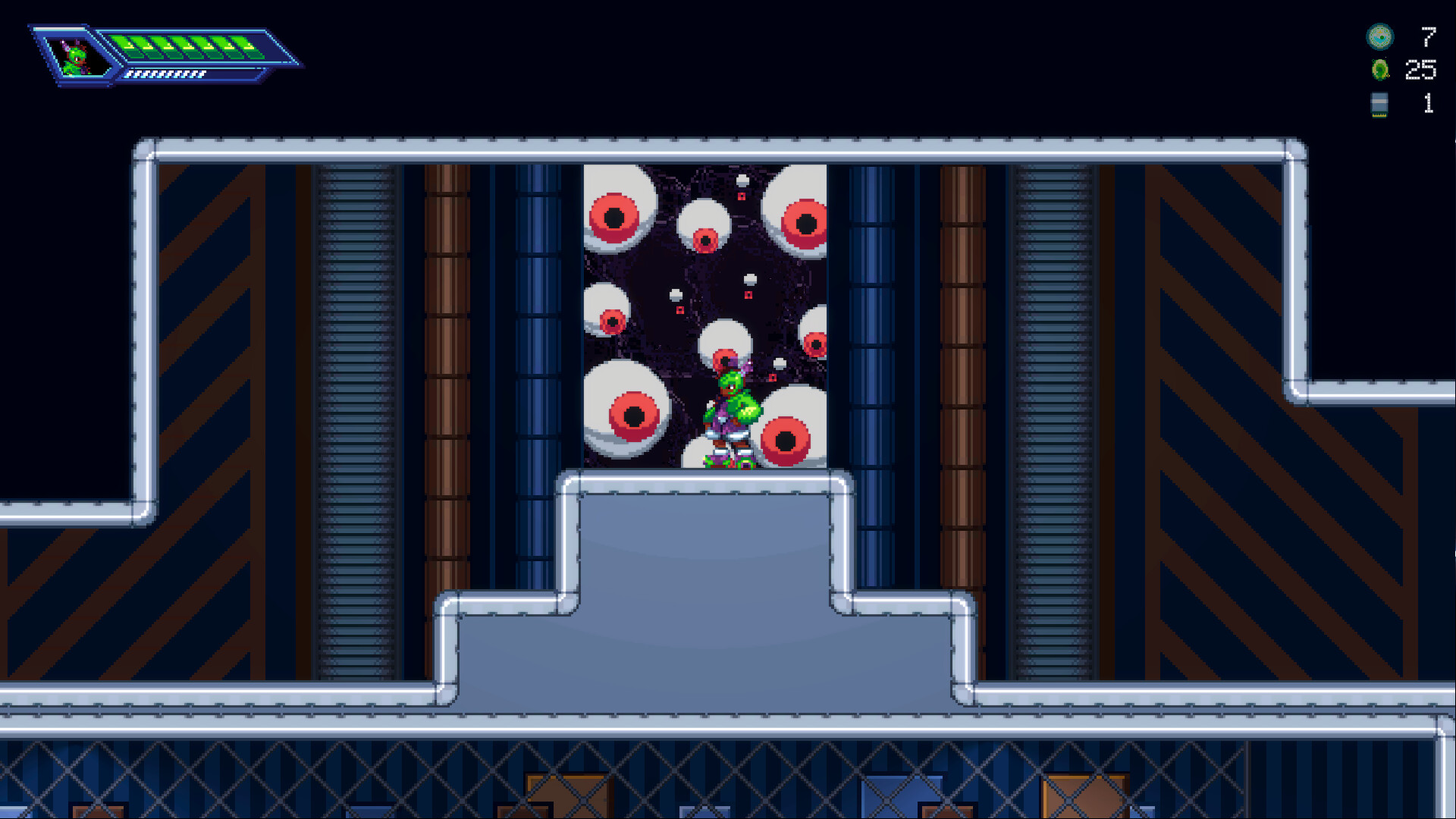1456x819 pixels.
Task: Click the counter number 25 in the top-right HUD
Action: click(x=1421, y=69)
